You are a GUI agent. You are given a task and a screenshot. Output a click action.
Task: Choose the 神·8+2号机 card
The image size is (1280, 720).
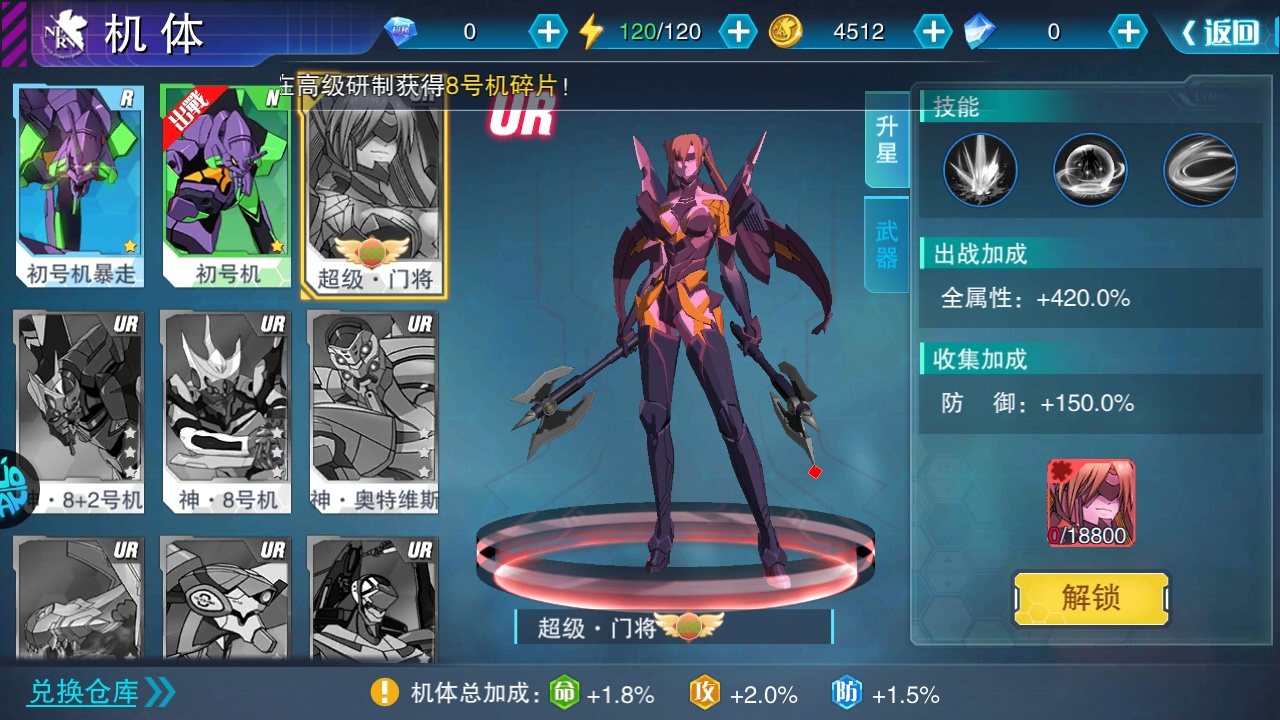[x=80, y=412]
